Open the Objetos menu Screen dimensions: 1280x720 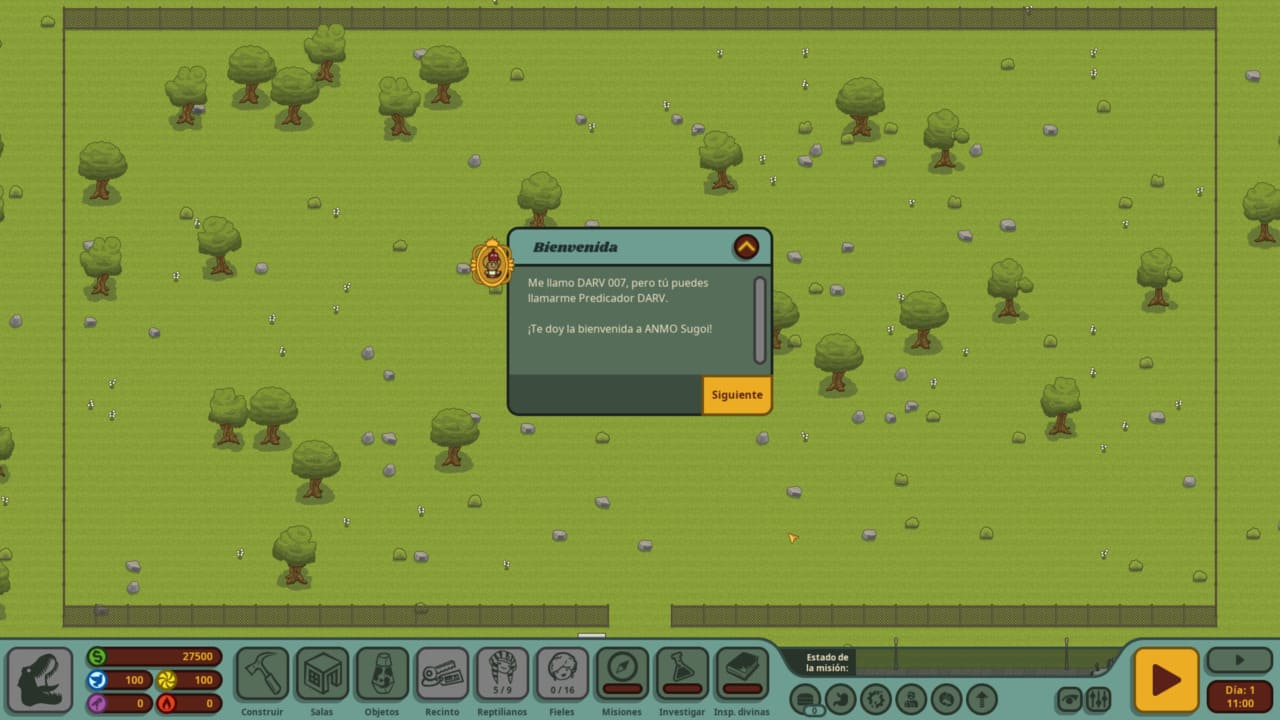point(382,674)
